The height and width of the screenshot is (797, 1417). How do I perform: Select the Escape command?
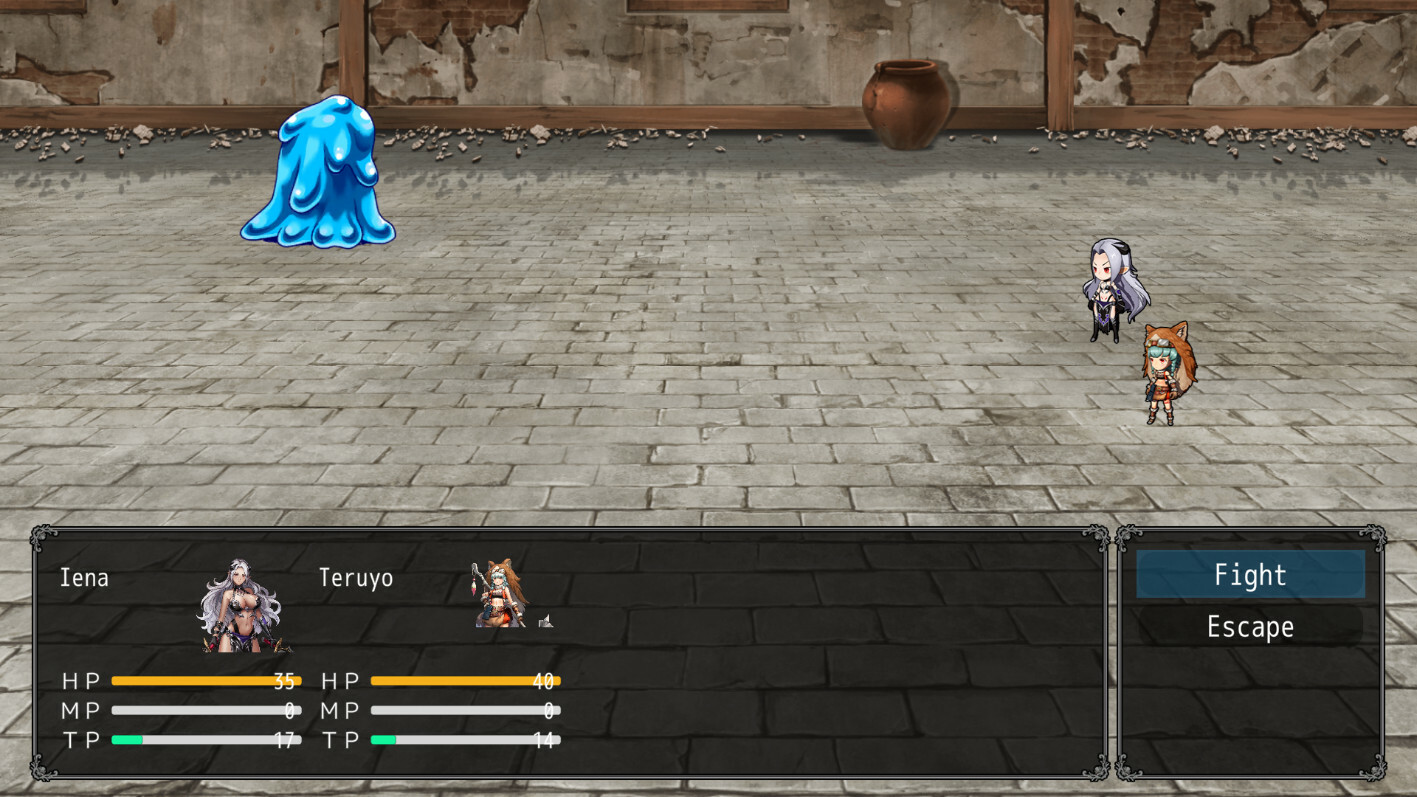[1249, 627]
